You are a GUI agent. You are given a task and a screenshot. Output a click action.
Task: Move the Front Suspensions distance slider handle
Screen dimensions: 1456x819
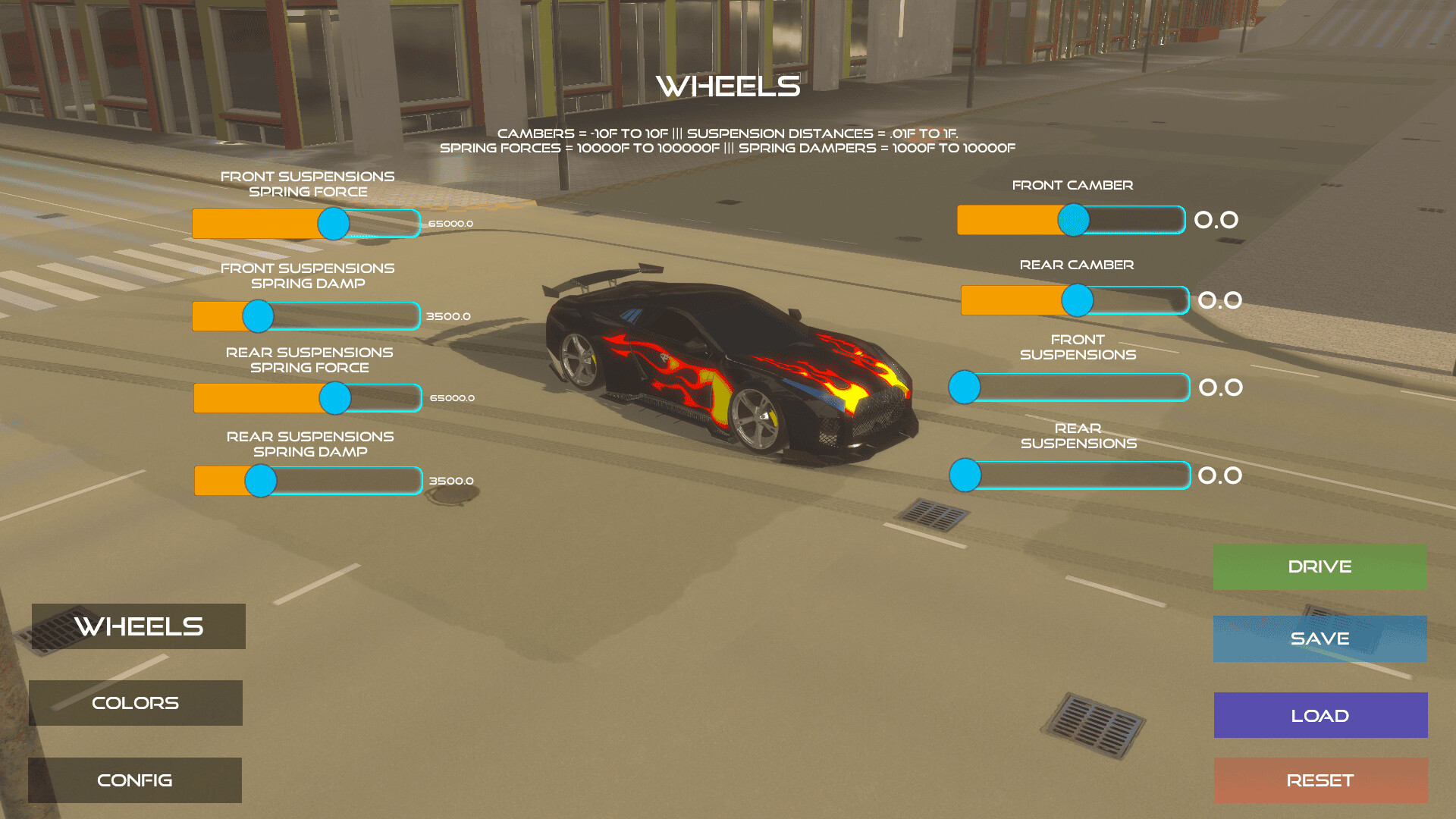click(965, 388)
